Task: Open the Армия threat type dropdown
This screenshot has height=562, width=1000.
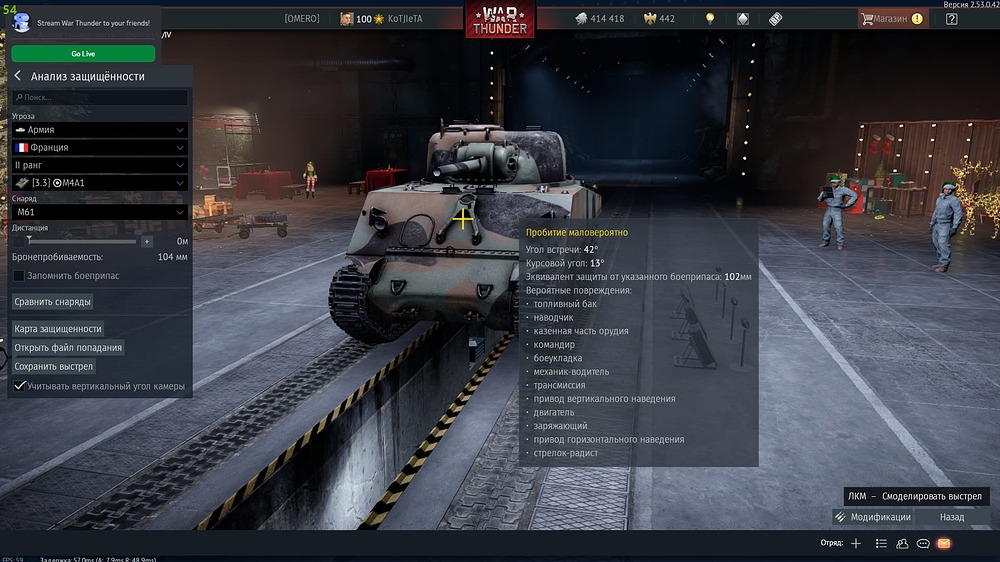Action: point(99,130)
